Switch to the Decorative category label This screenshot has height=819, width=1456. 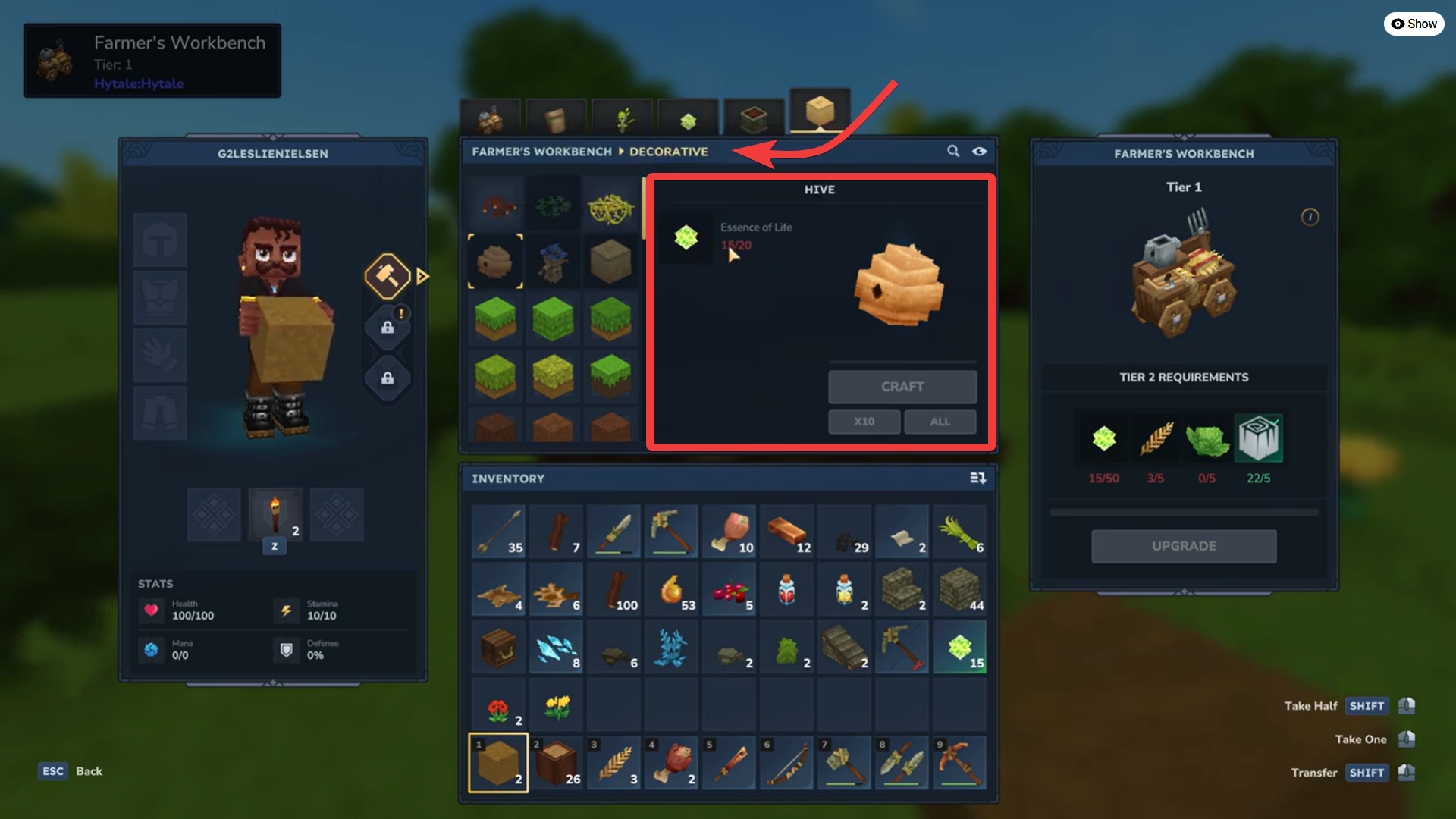tap(668, 152)
